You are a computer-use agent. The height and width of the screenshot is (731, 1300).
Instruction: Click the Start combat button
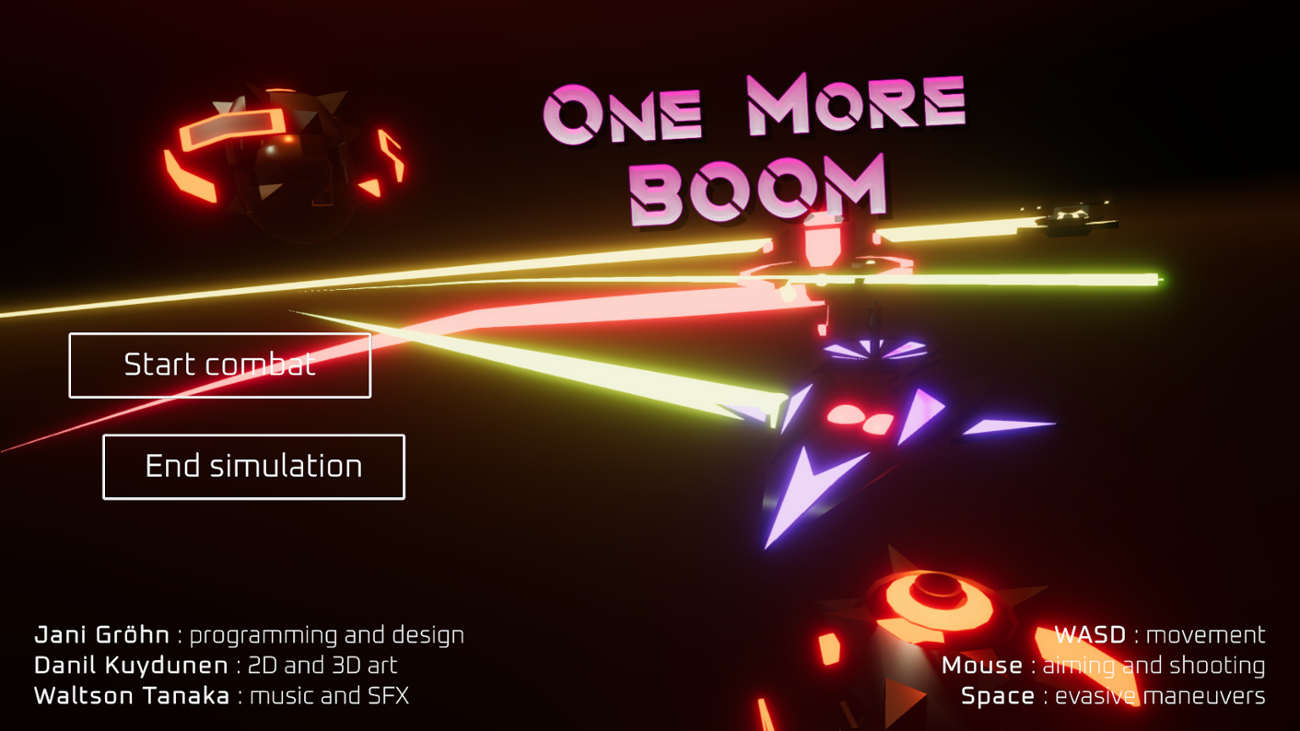220,364
